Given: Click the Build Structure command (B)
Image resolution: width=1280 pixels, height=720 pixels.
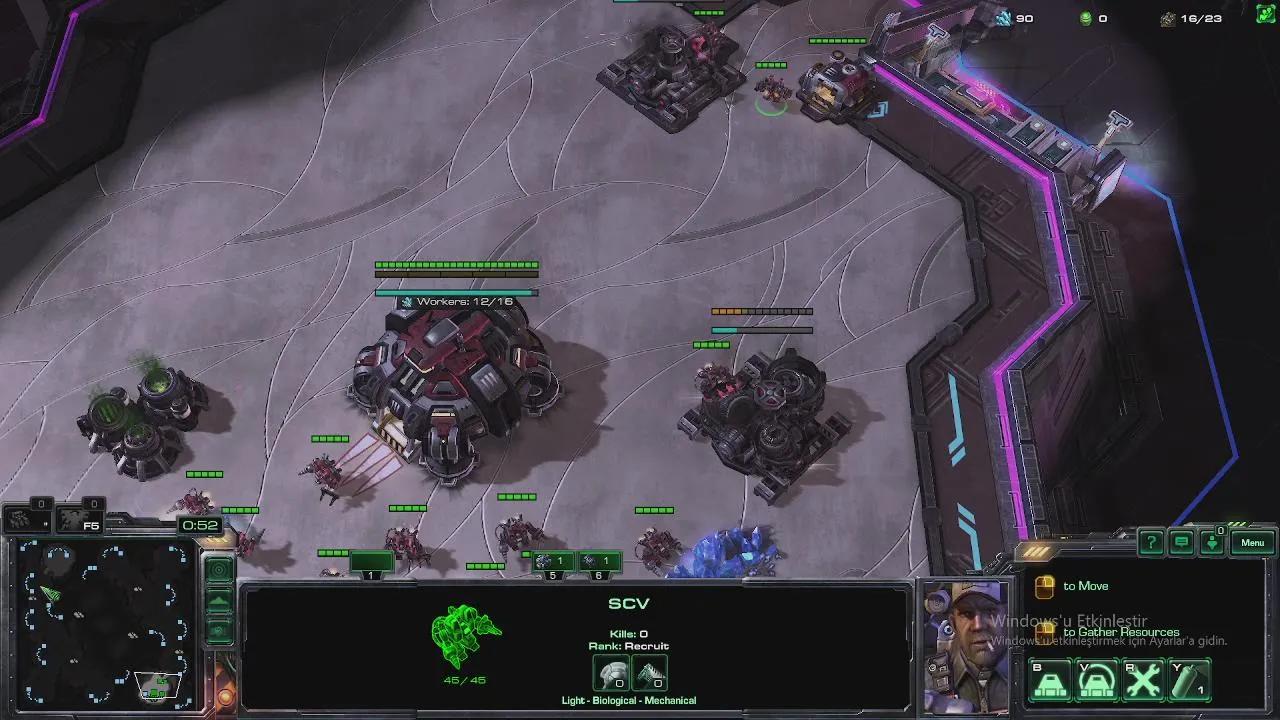Looking at the screenshot, I should pyautogui.click(x=1050, y=682).
